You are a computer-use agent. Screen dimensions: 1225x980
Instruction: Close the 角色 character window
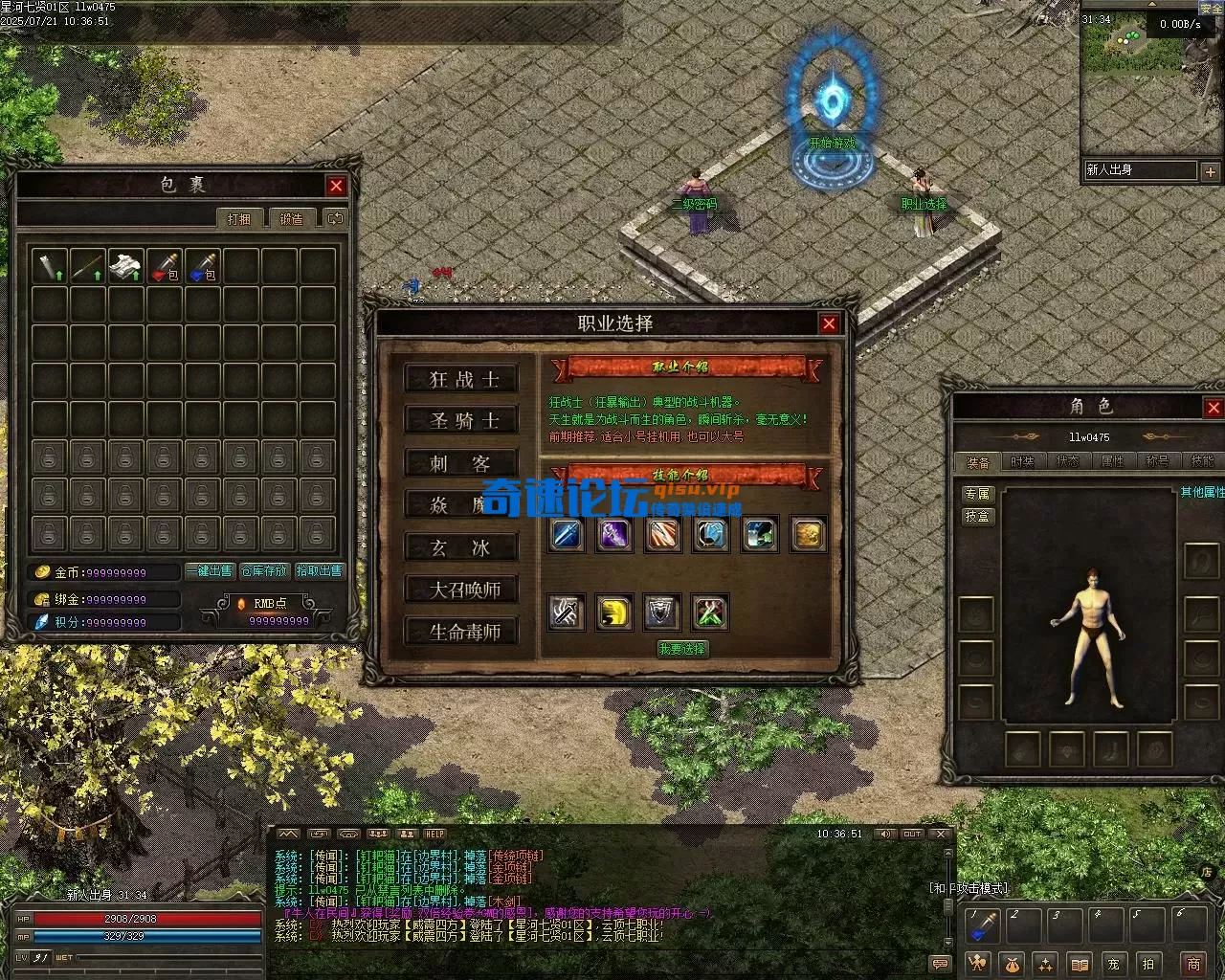click(x=1214, y=408)
